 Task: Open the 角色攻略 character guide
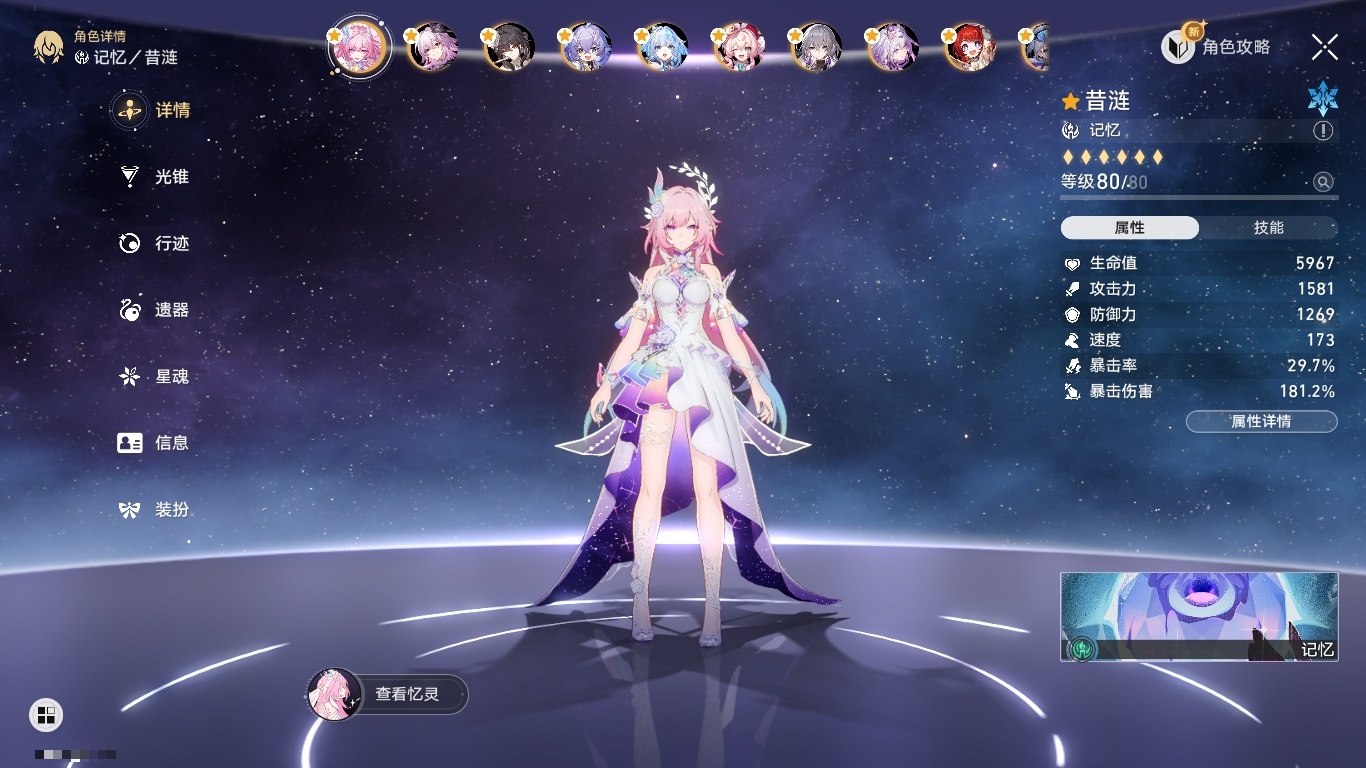1216,46
